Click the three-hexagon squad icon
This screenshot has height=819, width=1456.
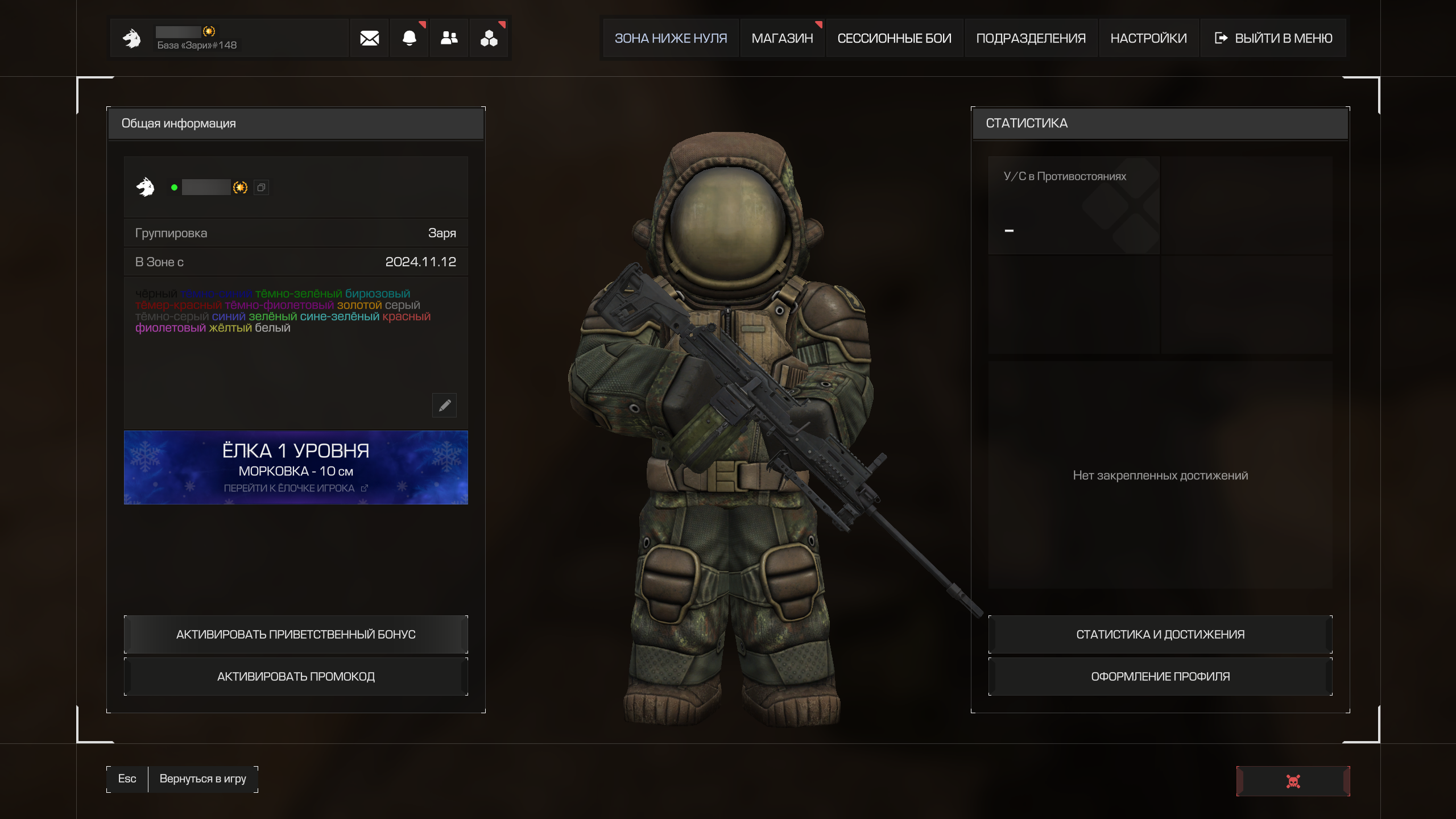click(489, 38)
